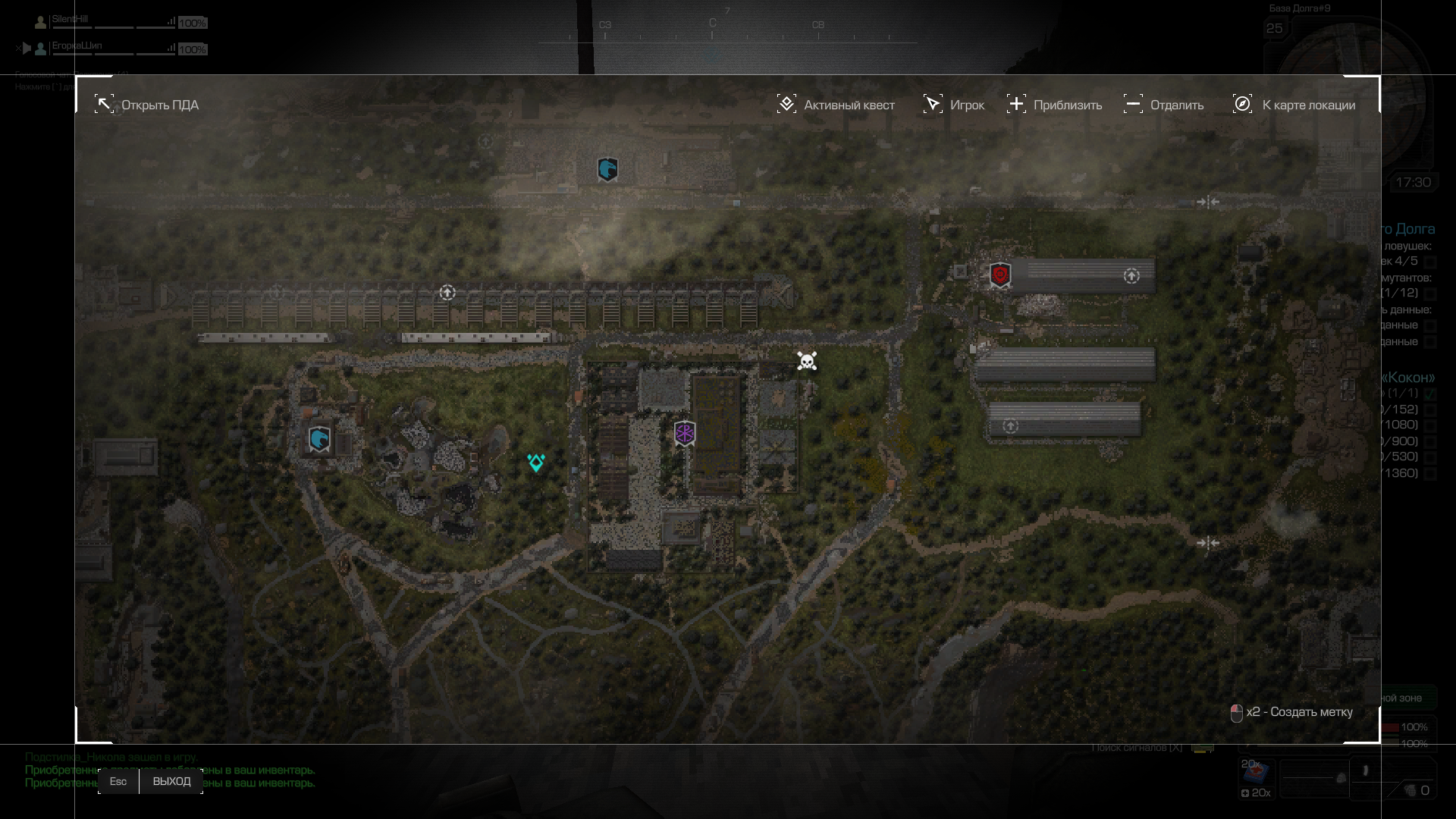Select the purple shield faction marker
The height and width of the screenshot is (819, 1456).
685,434
